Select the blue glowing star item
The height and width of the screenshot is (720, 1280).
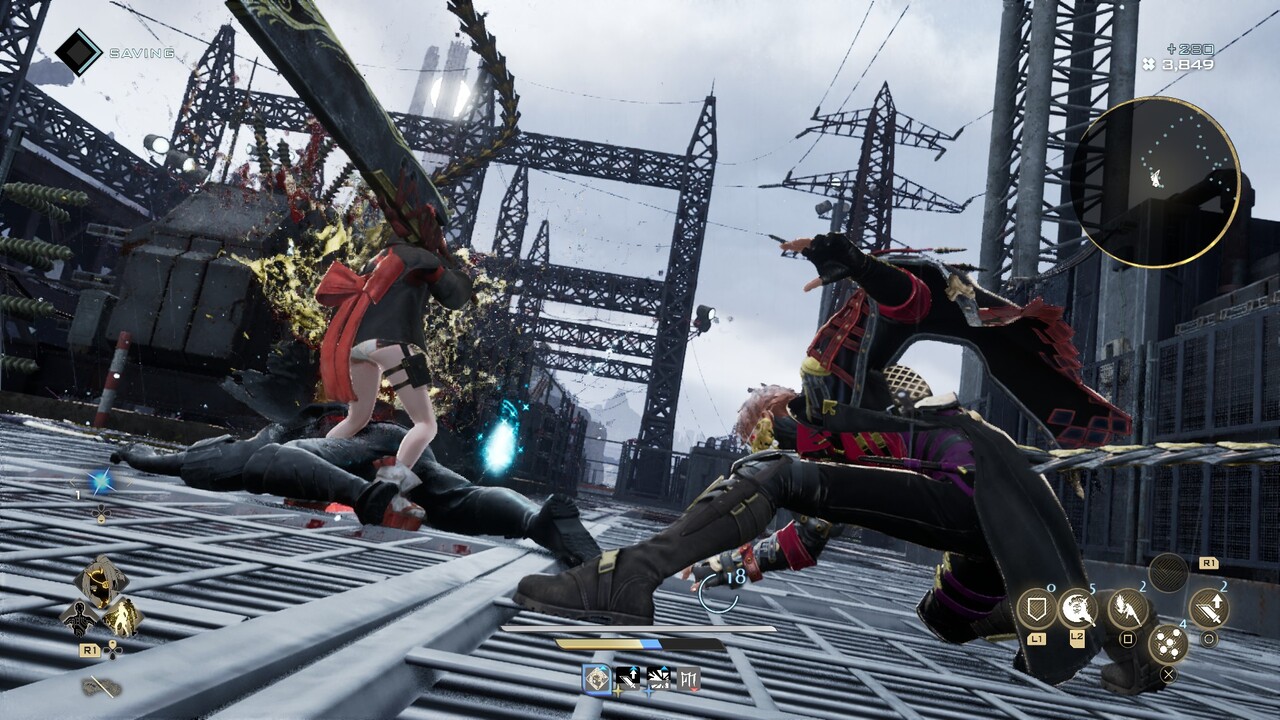(100, 482)
